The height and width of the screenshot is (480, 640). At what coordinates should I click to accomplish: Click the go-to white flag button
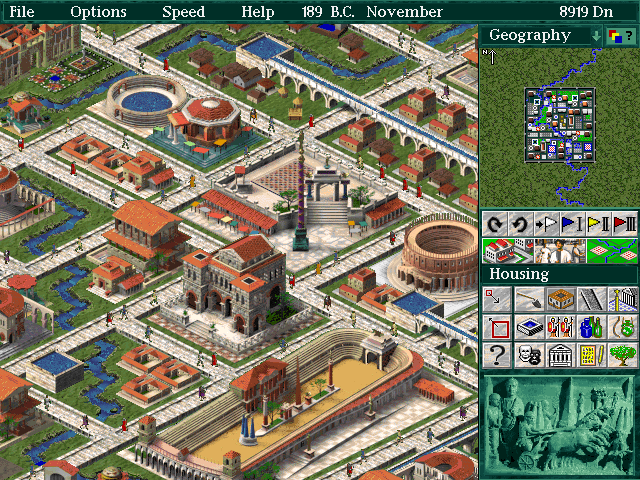tap(546, 223)
